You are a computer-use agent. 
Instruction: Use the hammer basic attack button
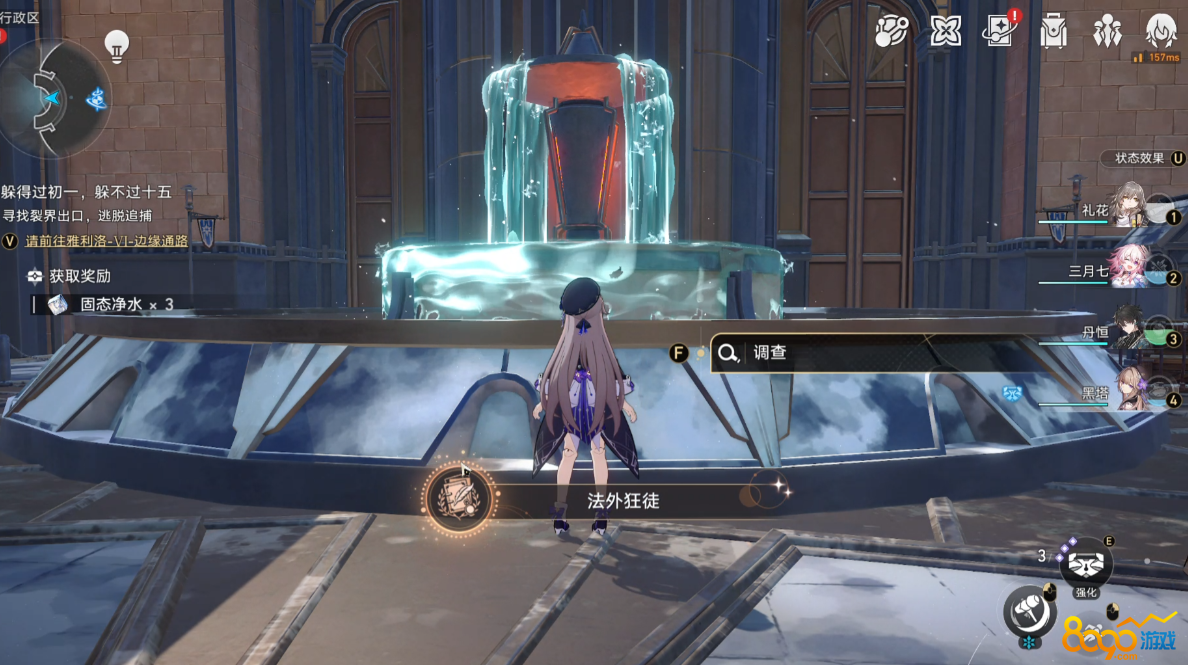[x=1030, y=608]
